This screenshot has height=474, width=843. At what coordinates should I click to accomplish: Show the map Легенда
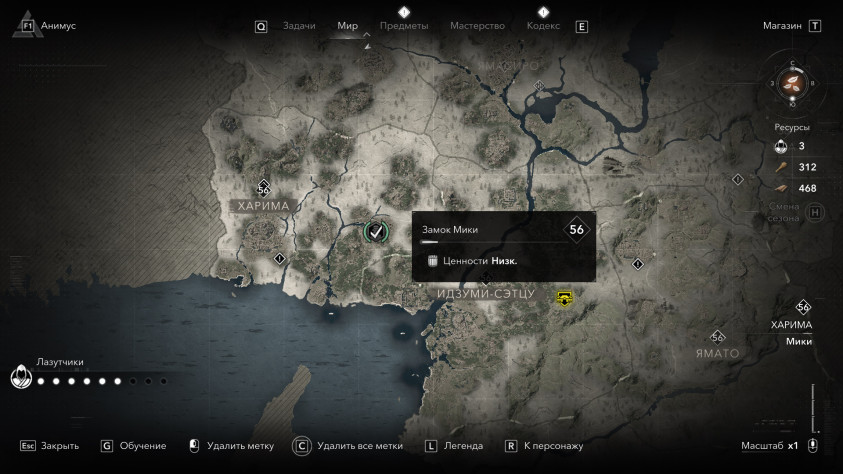click(463, 446)
